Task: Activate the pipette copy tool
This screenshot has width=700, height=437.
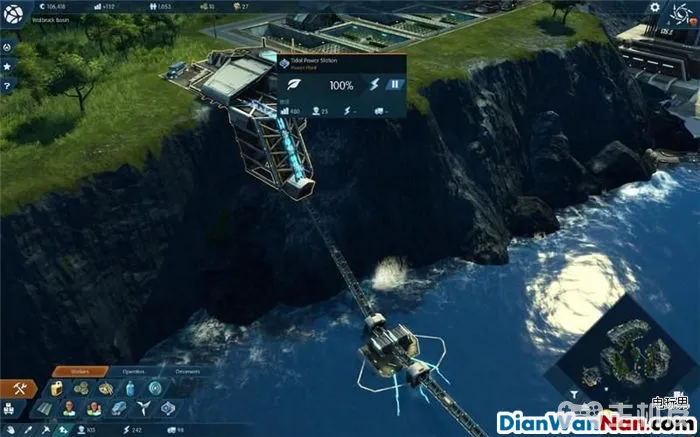Action: [x=31, y=429]
